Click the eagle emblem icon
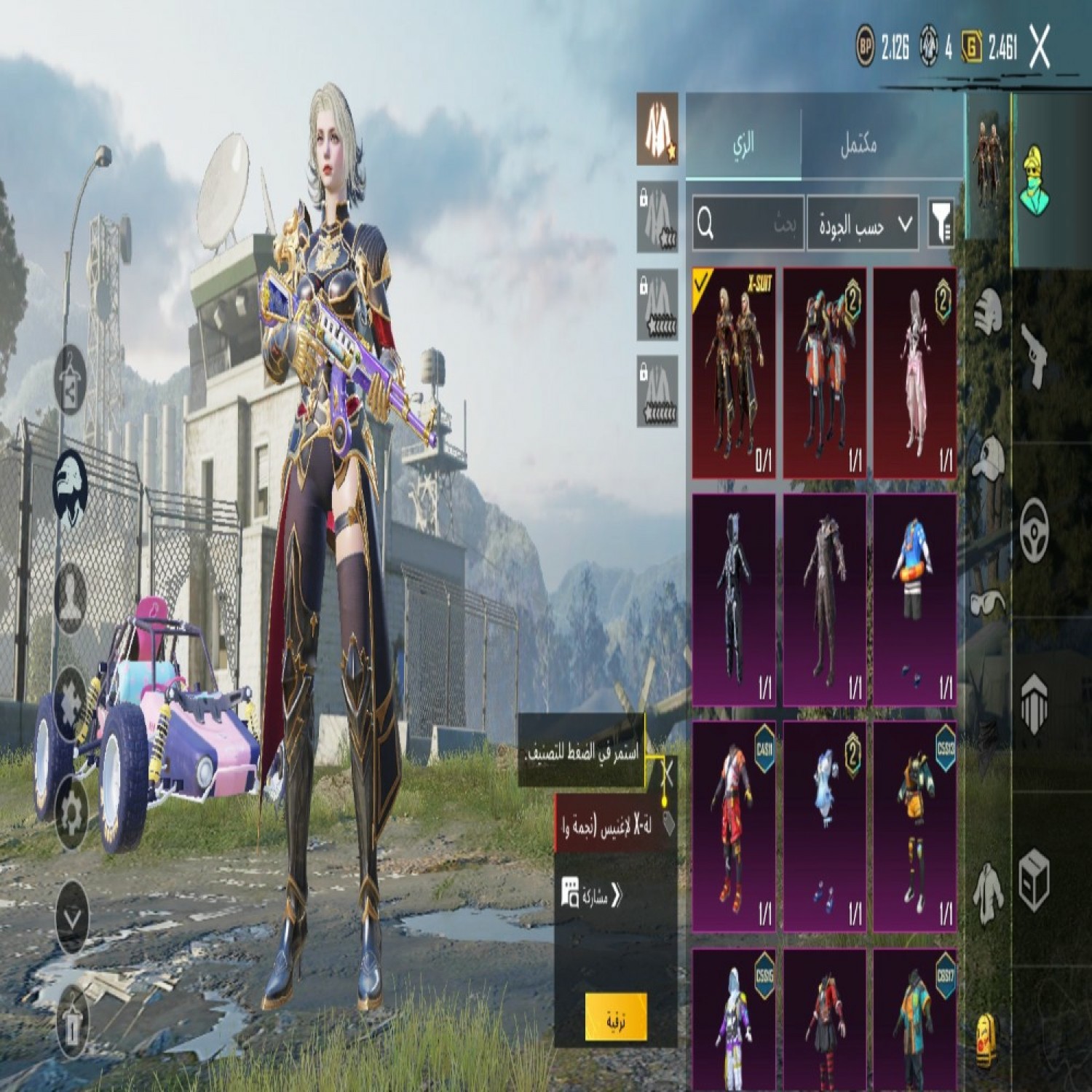Viewport: 1092px width, 1092px height. click(72, 483)
